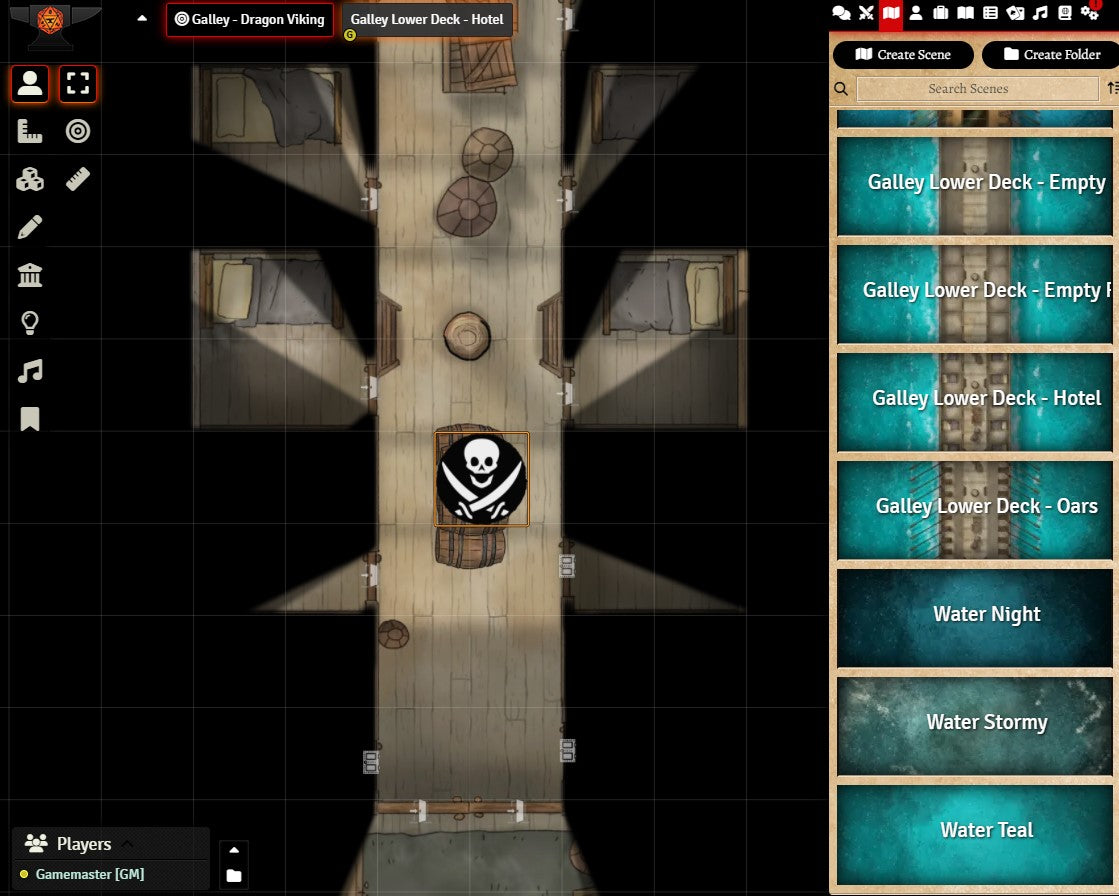1119x896 pixels.
Task: Open the game settings gears tab
Action: click(x=1090, y=13)
